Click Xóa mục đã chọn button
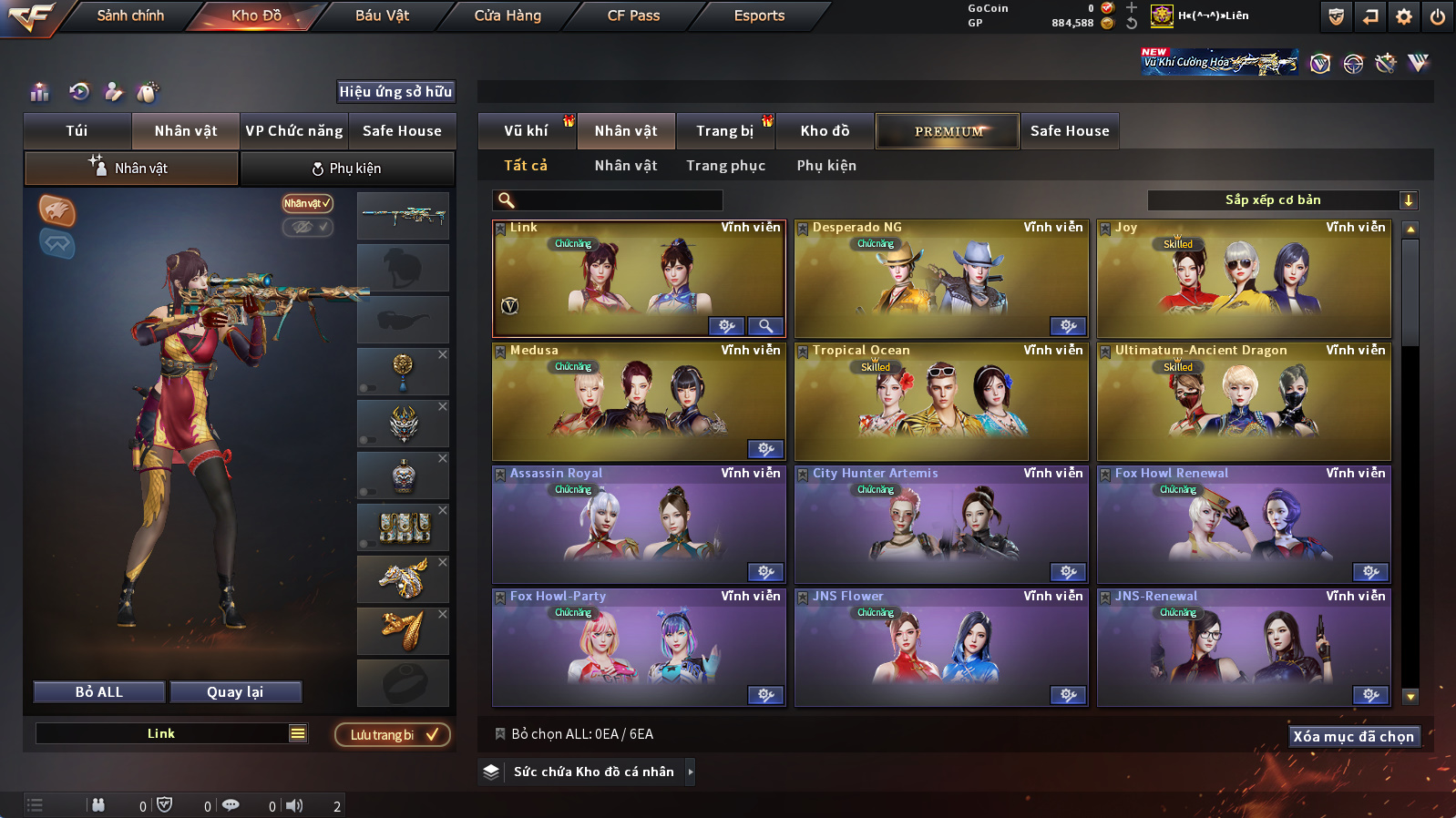The width and height of the screenshot is (1456, 818). pyautogui.click(x=1353, y=736)
